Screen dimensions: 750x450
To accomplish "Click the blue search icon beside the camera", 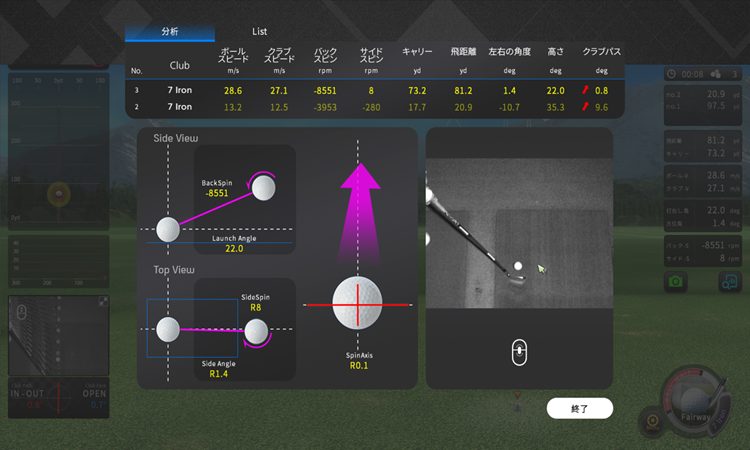I will click(728, 282).
